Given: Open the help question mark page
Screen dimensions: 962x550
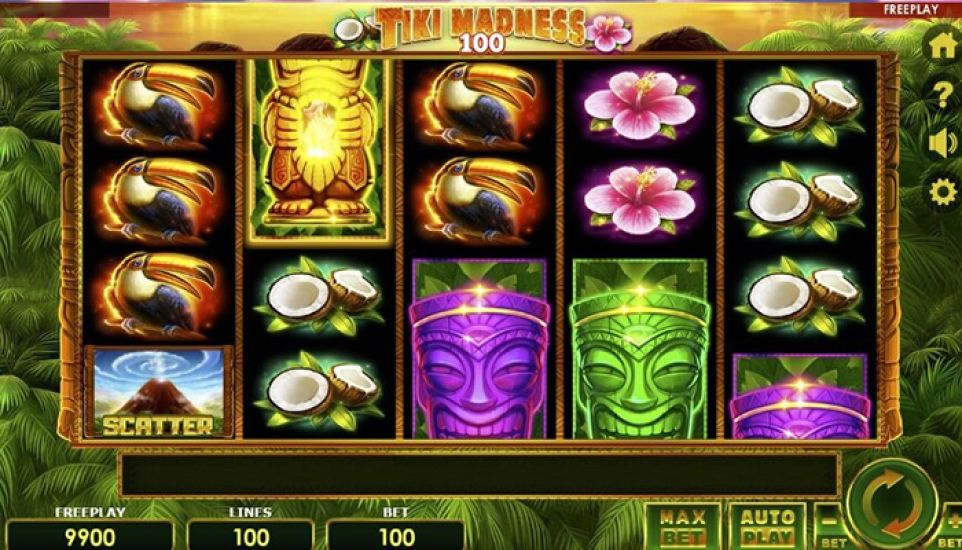Looking at the screenshot, I should click(x=942, y=96).
